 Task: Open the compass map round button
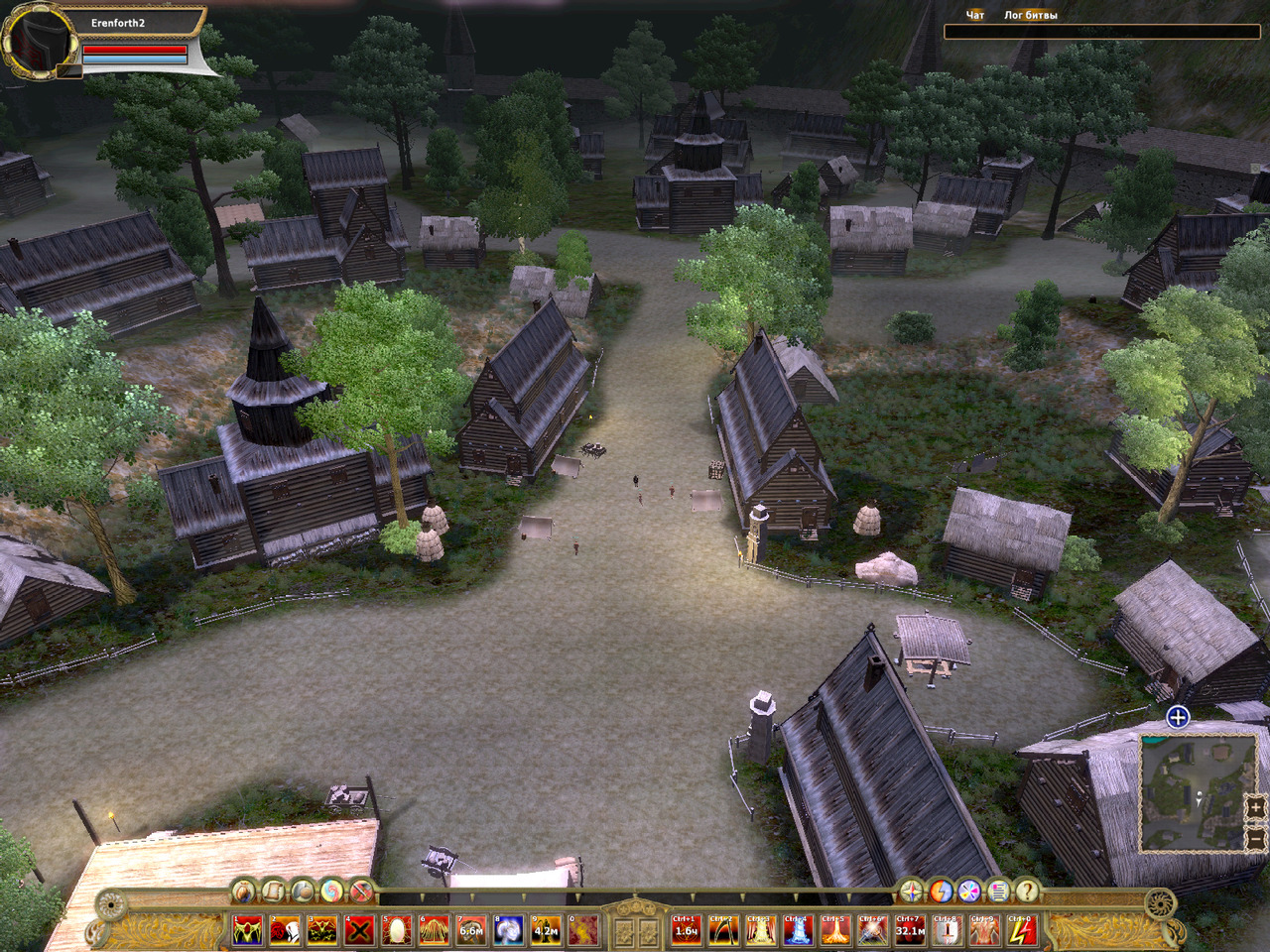[x=910, y=891]
